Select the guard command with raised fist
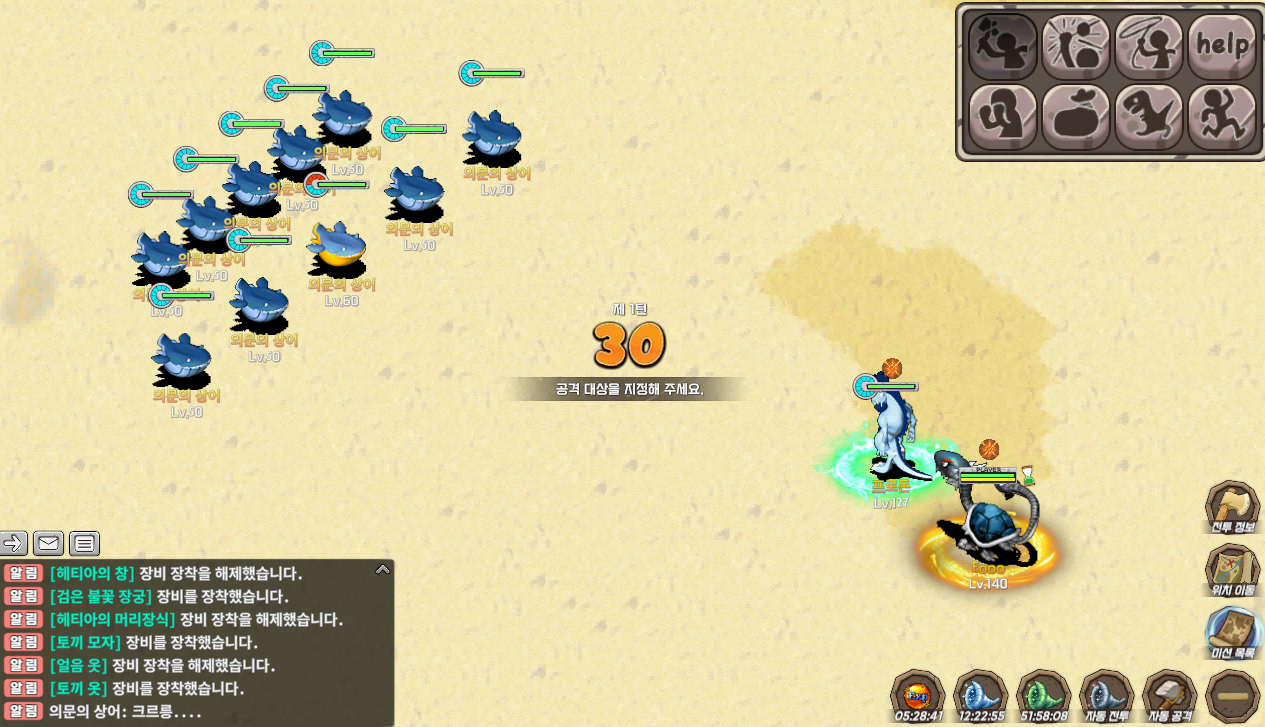This screenshot has height=727, width=1265. (x=1002, y=117)
